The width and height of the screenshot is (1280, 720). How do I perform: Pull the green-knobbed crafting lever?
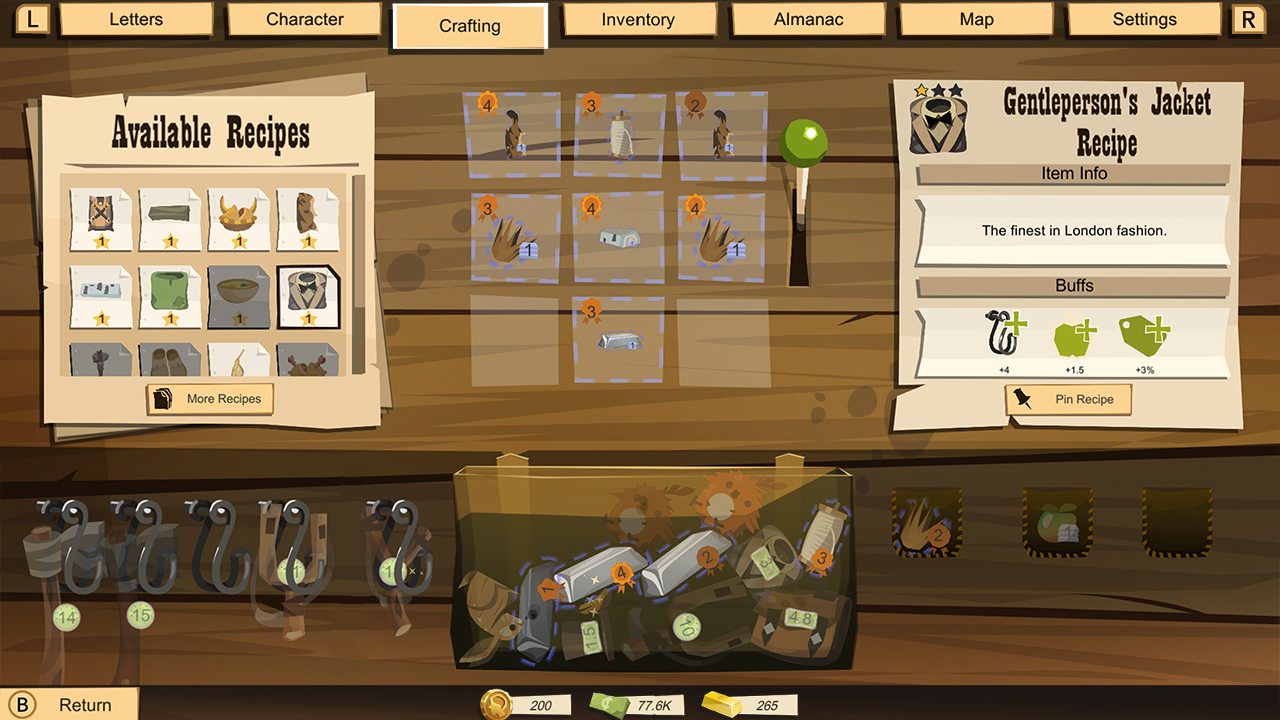(803, 140)
